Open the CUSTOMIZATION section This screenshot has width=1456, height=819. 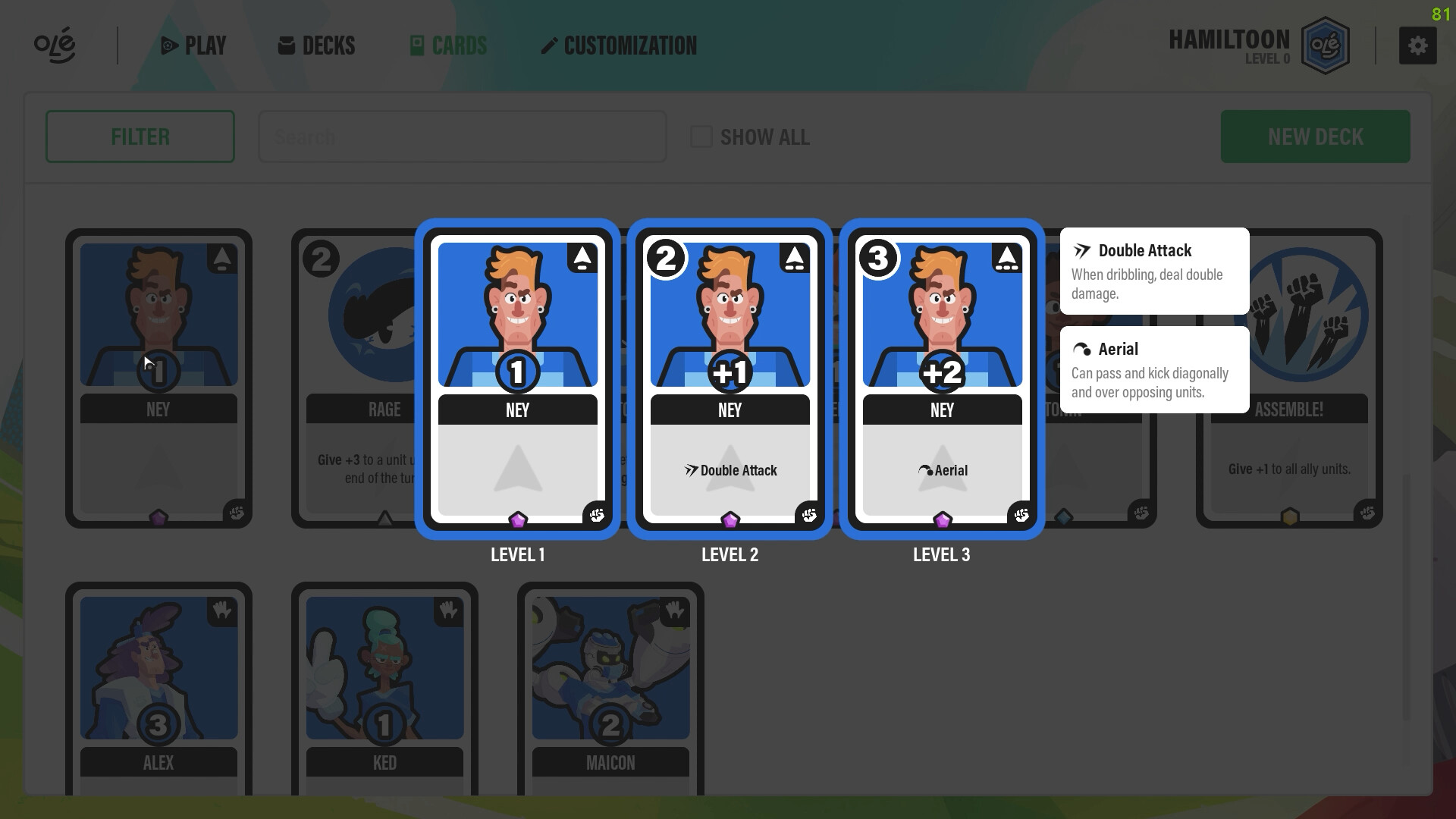click(x=619, y=45)
